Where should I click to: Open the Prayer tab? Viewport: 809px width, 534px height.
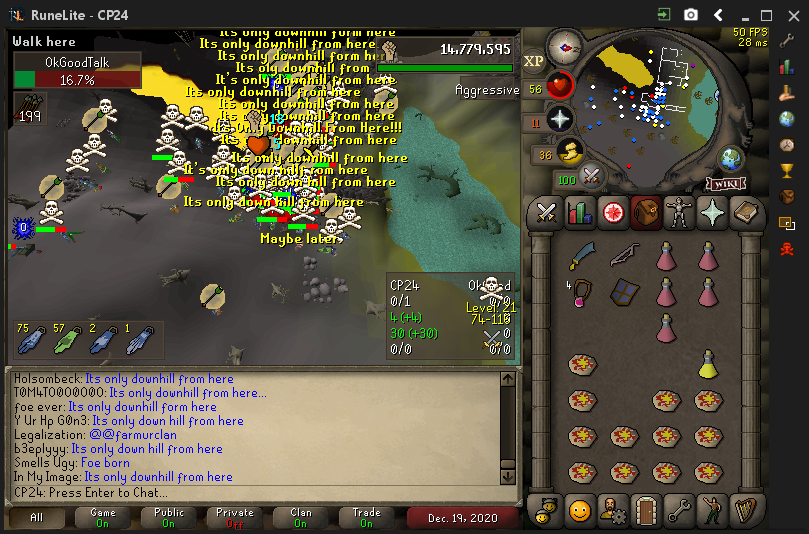coord(712,212)
